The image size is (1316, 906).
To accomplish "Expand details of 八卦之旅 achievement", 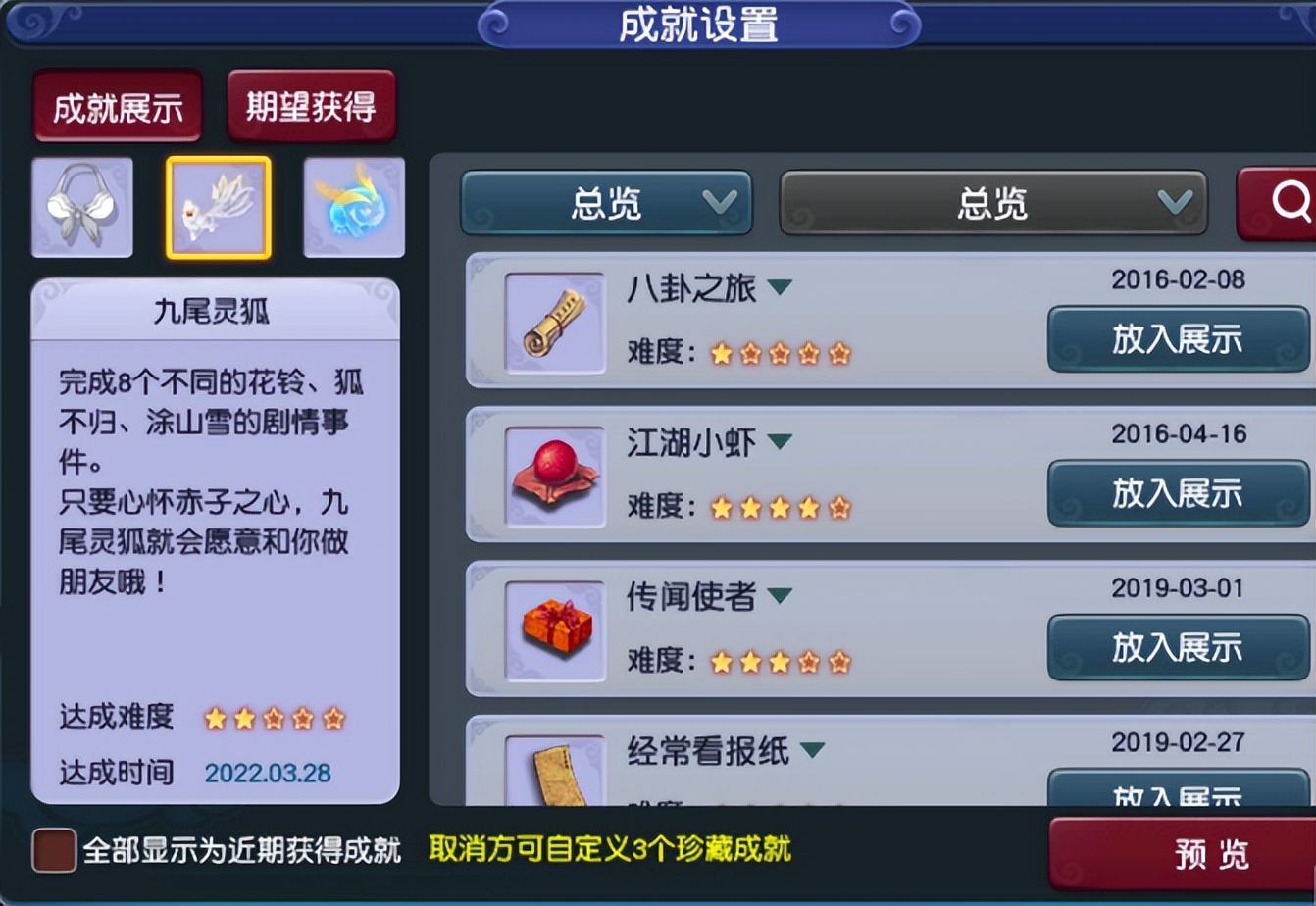I will click(x=780, y=288).
